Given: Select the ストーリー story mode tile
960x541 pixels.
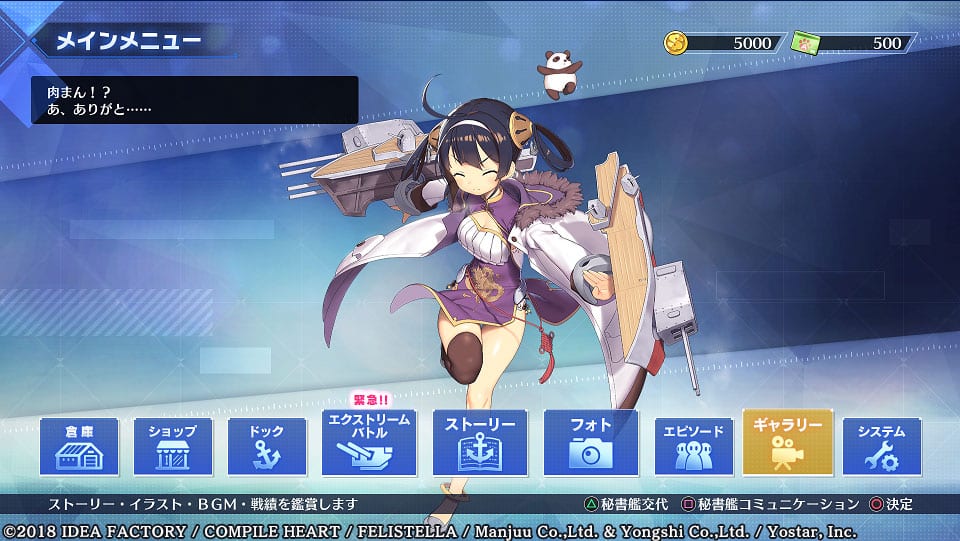Looking at the screenshot, I should pos(479,443).
